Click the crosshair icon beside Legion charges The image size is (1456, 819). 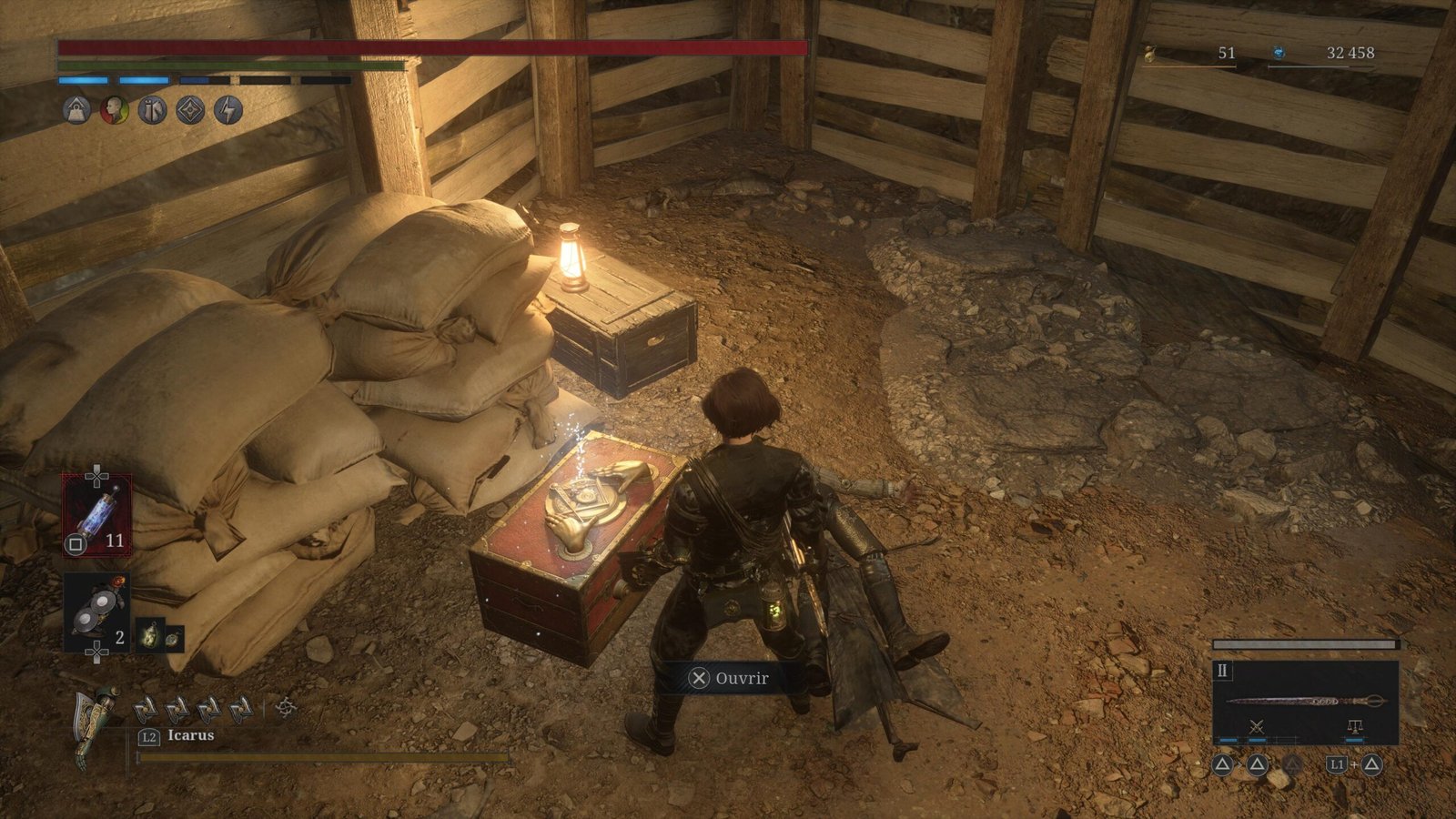coord(286,707)
